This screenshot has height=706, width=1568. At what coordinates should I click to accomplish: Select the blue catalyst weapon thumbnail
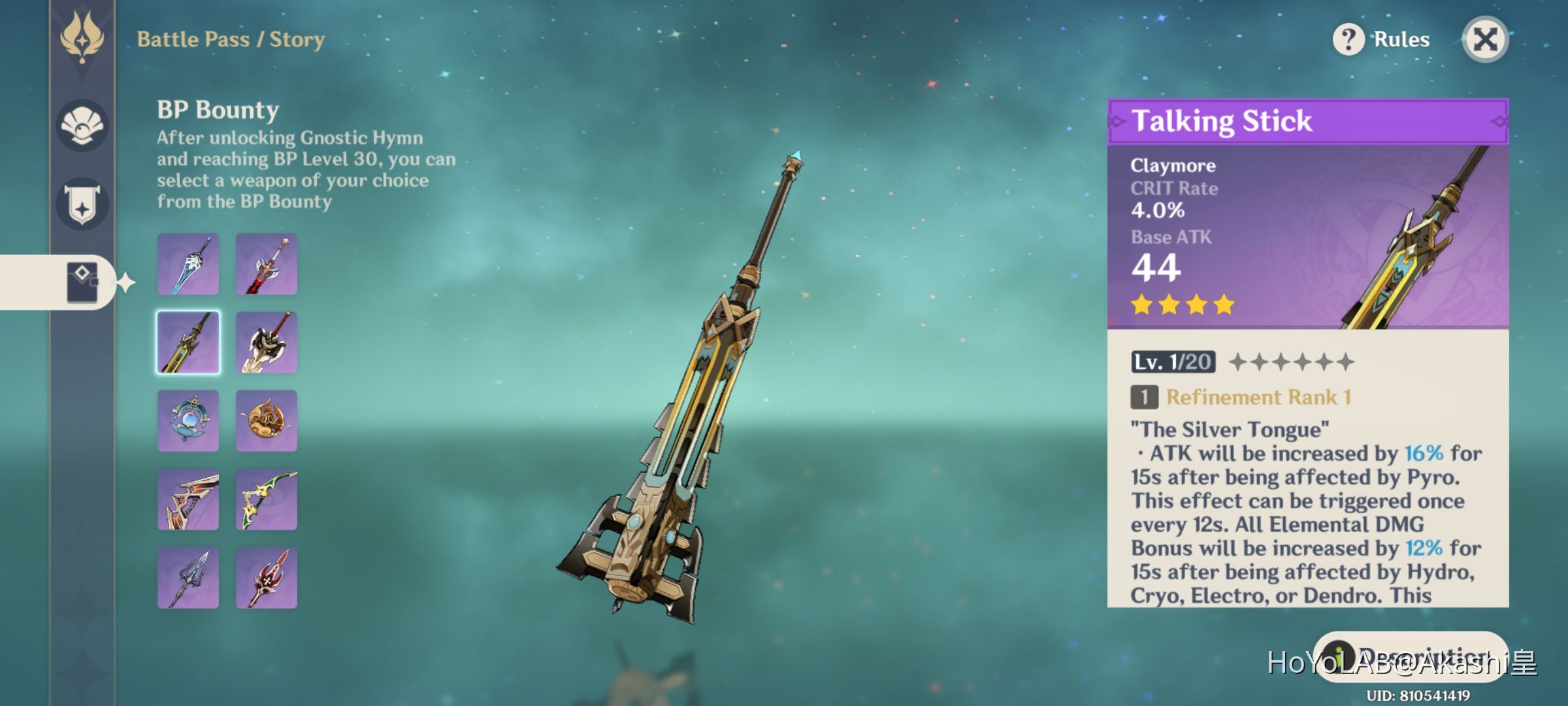(x=188, y=421)
